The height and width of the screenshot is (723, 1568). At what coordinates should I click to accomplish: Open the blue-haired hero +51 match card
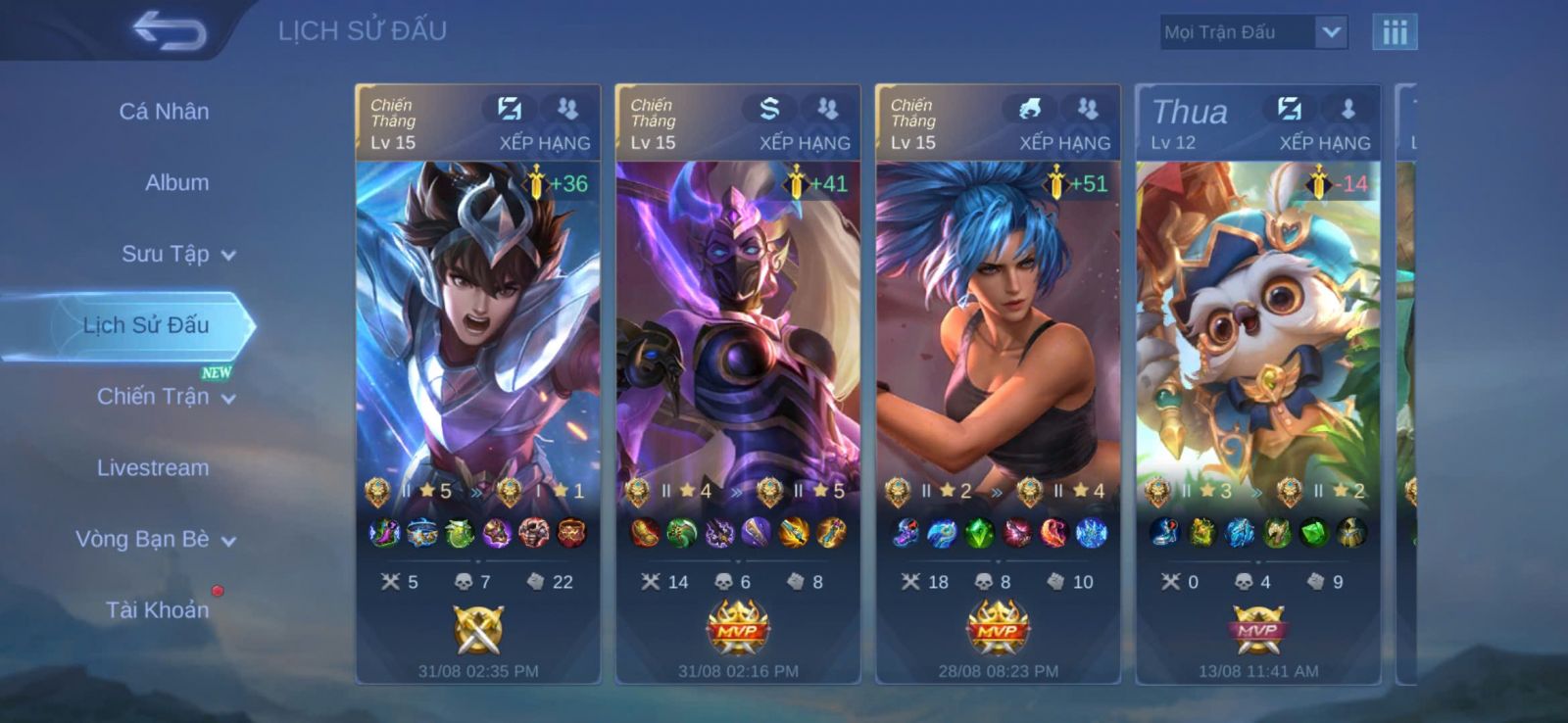point(998,382)
